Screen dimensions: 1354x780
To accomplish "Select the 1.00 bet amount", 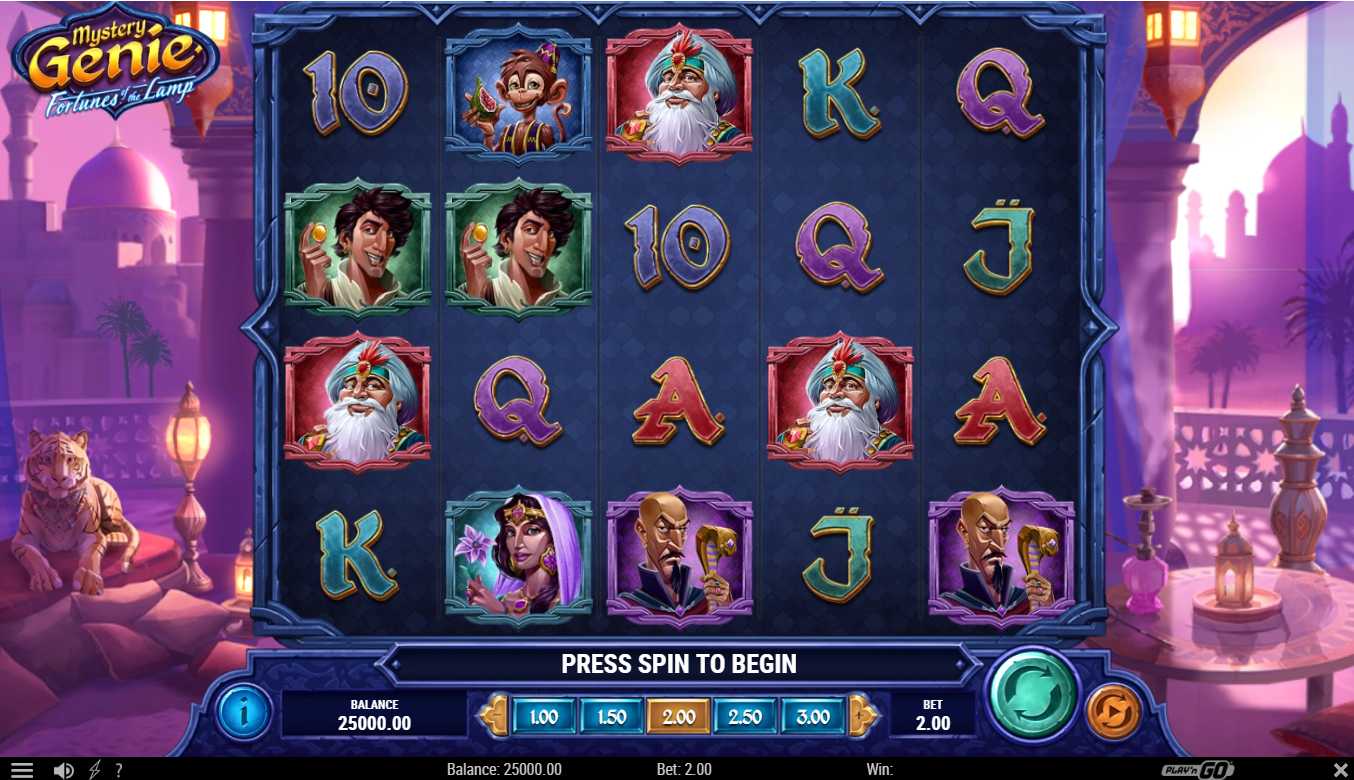I will pyautogui.click(x=543, y=717).
